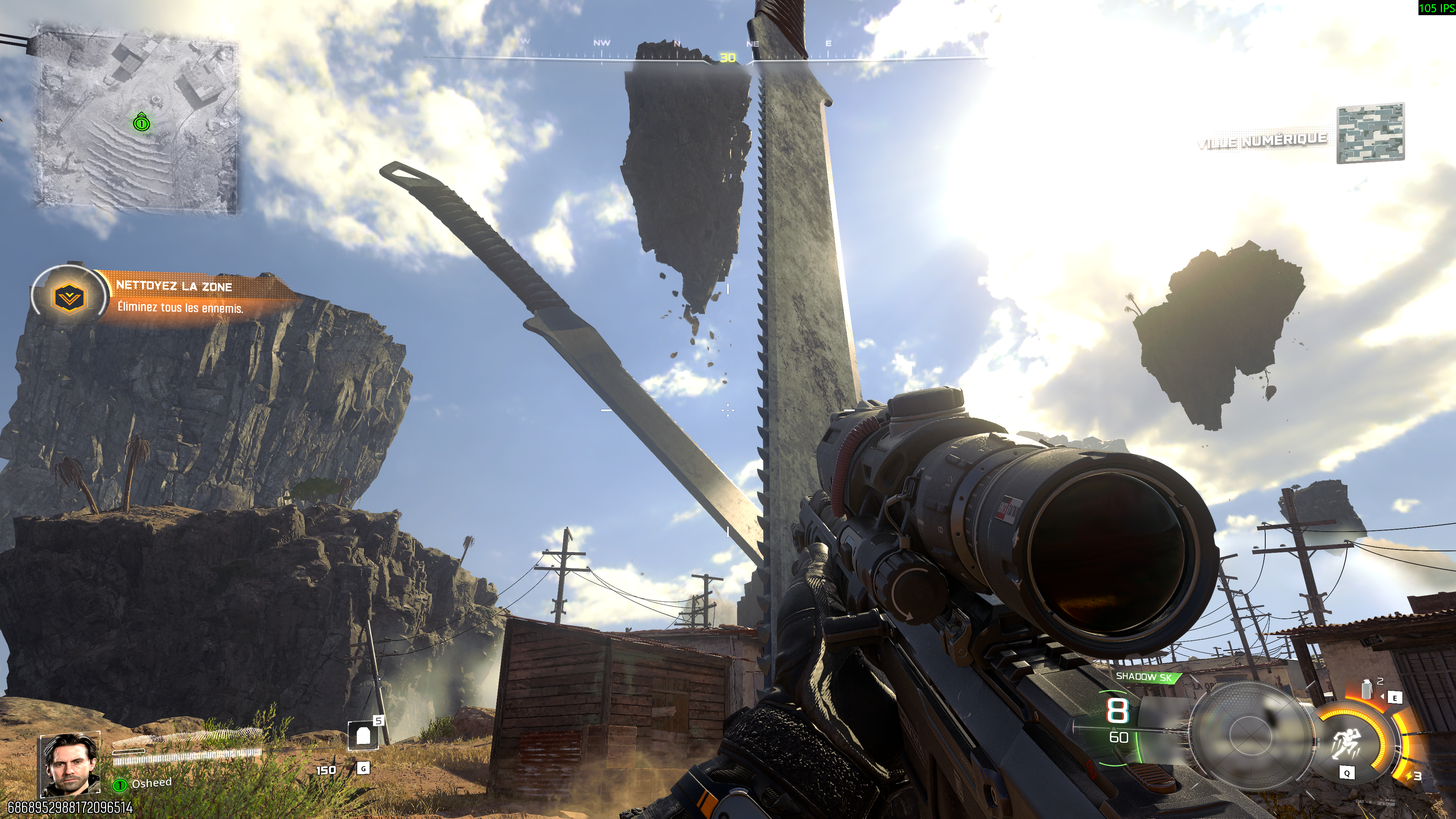Select the green player marker on the minimap
The width and height of the screenshot is (1456, 819).
(x=141, y=122)
